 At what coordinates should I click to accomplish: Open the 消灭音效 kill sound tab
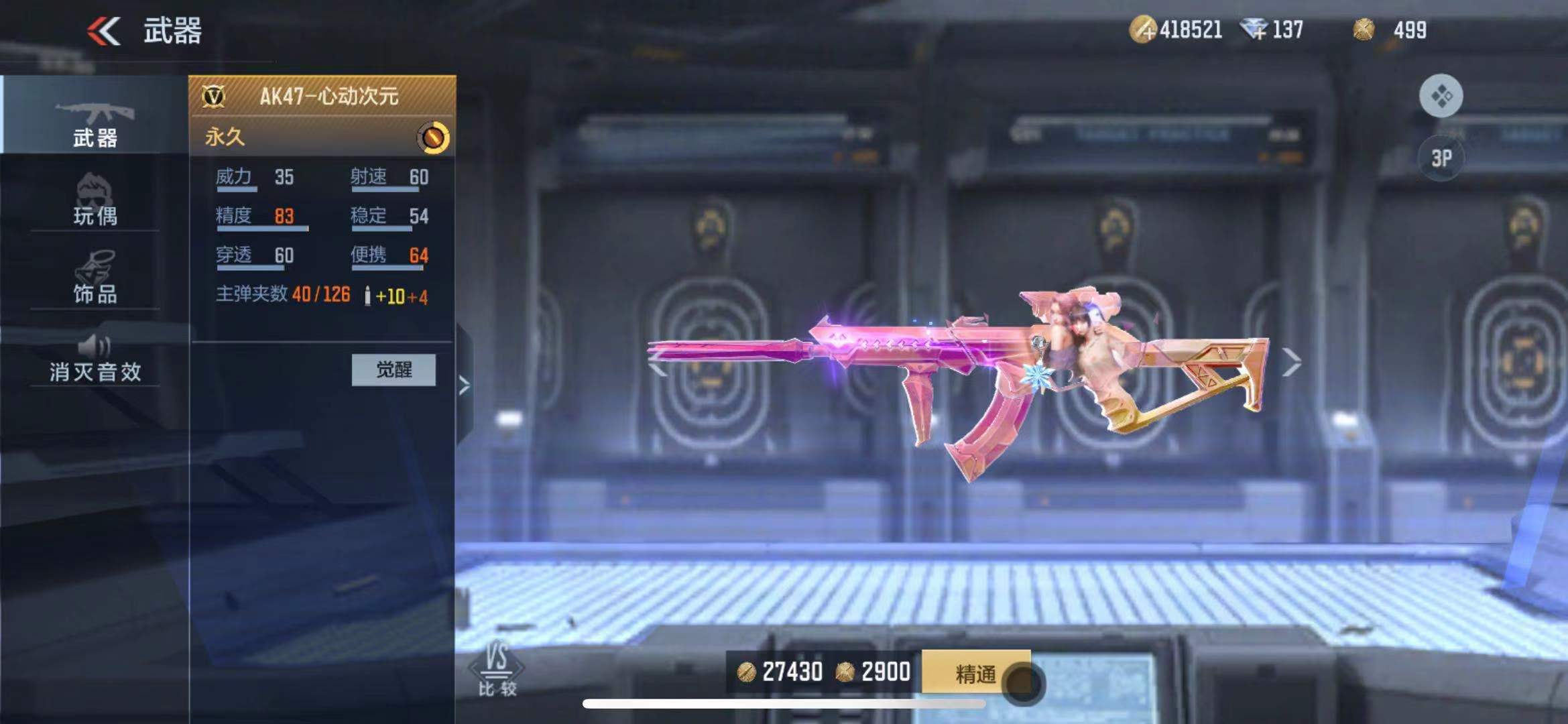95,359
